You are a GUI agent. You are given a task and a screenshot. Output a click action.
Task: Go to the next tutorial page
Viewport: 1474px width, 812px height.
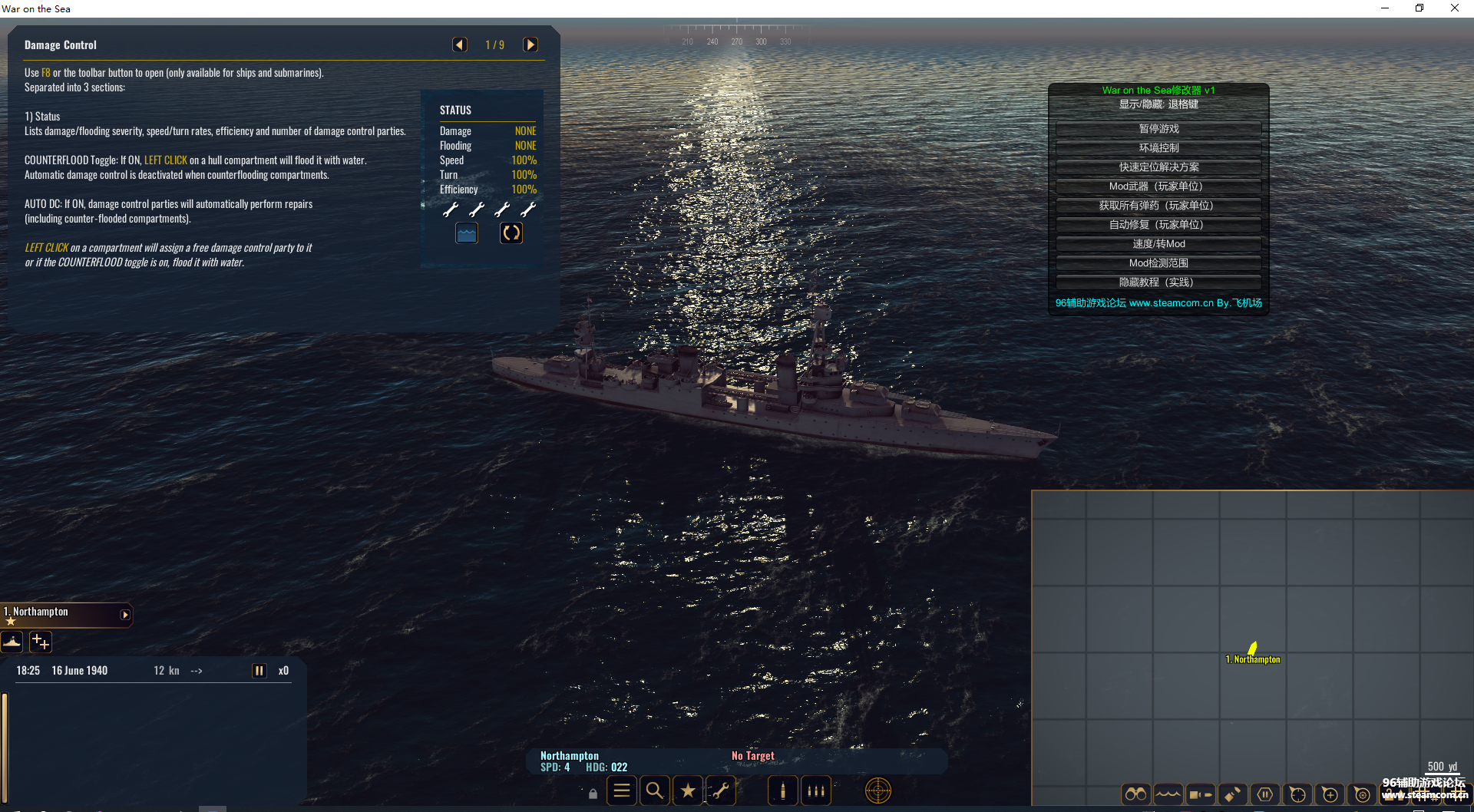[x=530, y=45]
